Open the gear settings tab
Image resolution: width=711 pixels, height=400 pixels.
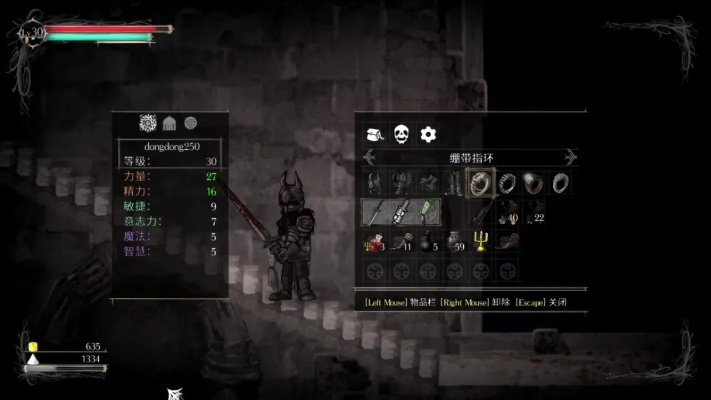click(428, 134)
